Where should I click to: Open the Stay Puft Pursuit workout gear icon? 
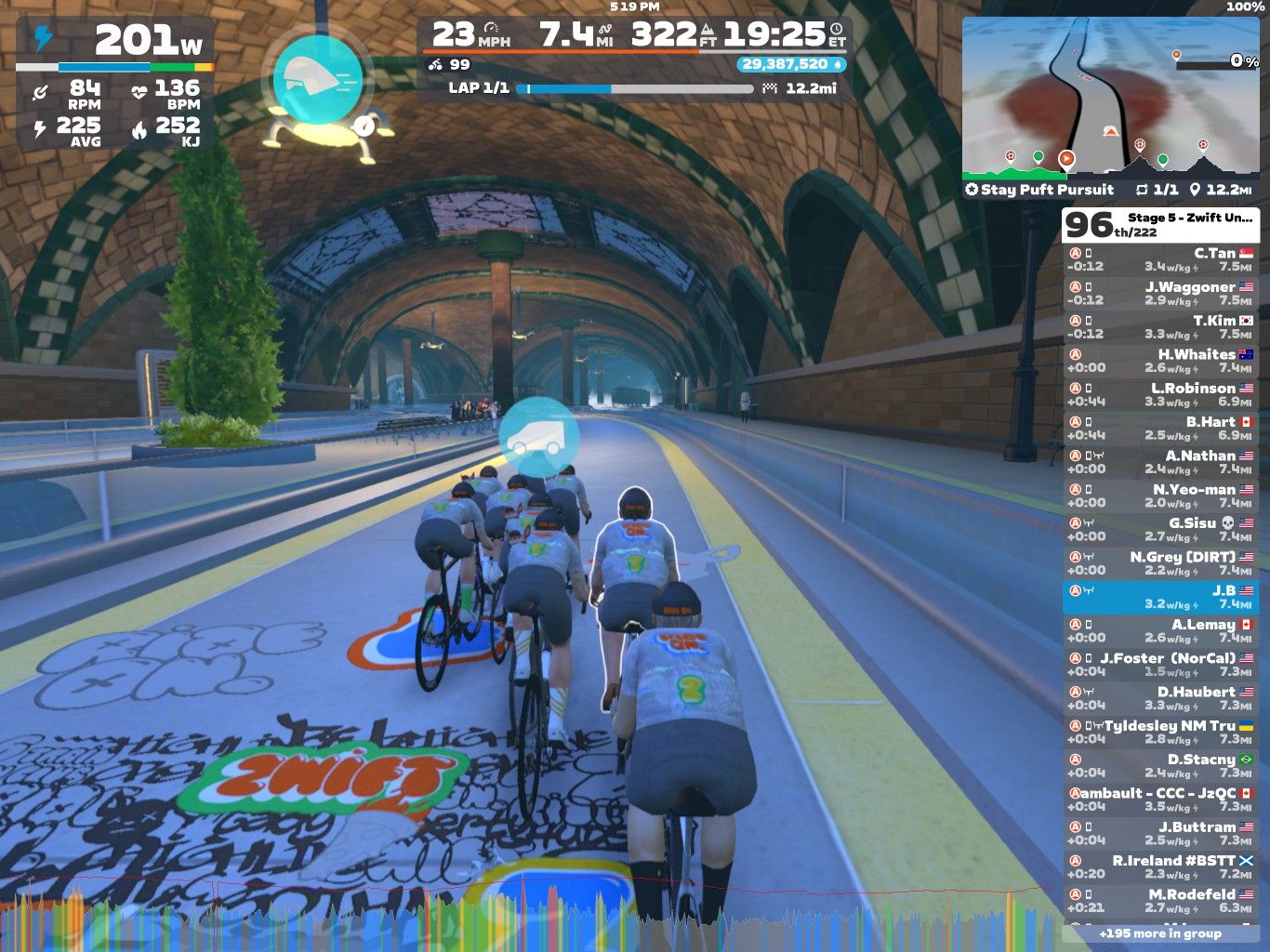(x=973, y=190)
